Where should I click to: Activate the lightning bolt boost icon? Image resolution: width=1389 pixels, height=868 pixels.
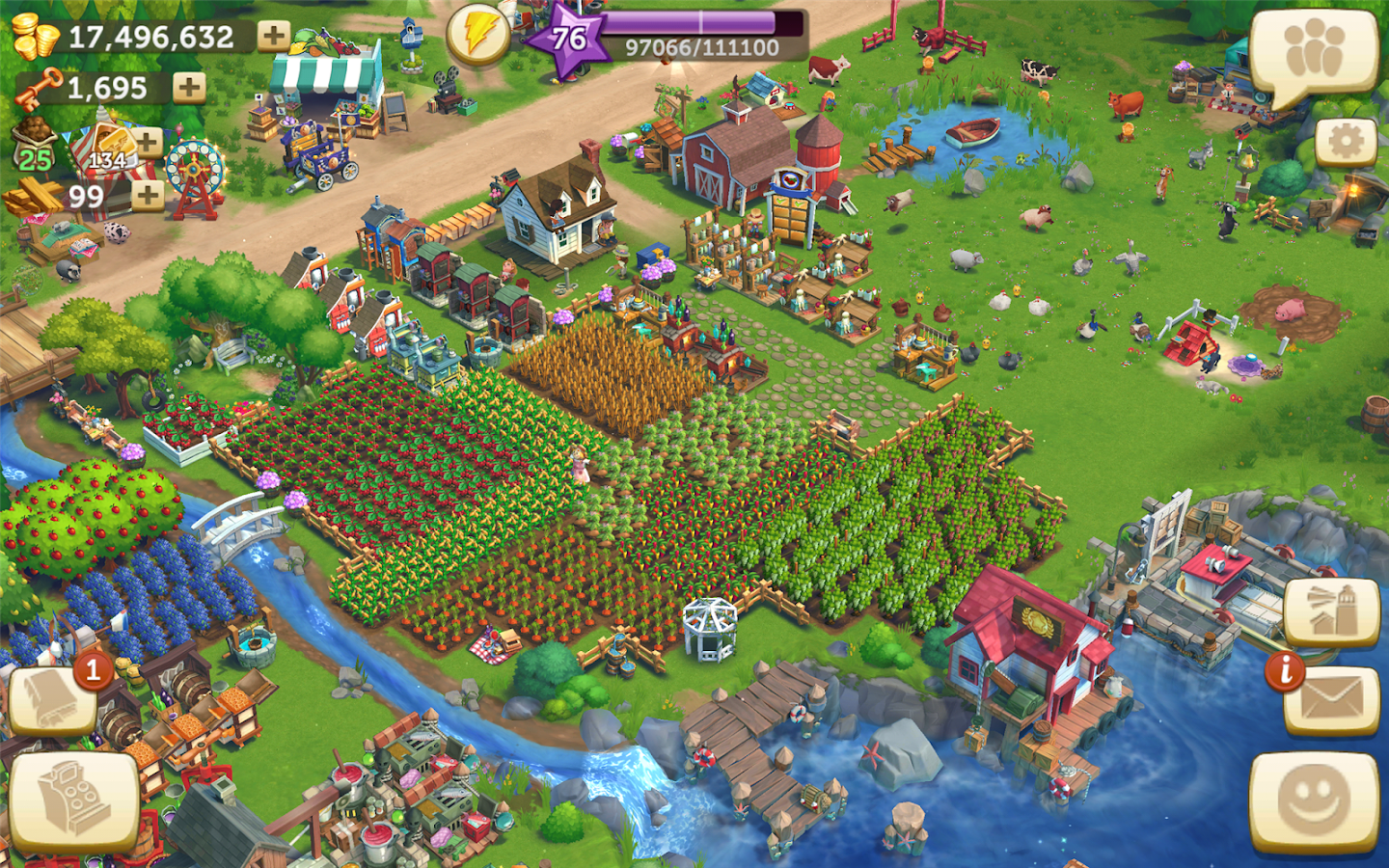tap(478, 37)
